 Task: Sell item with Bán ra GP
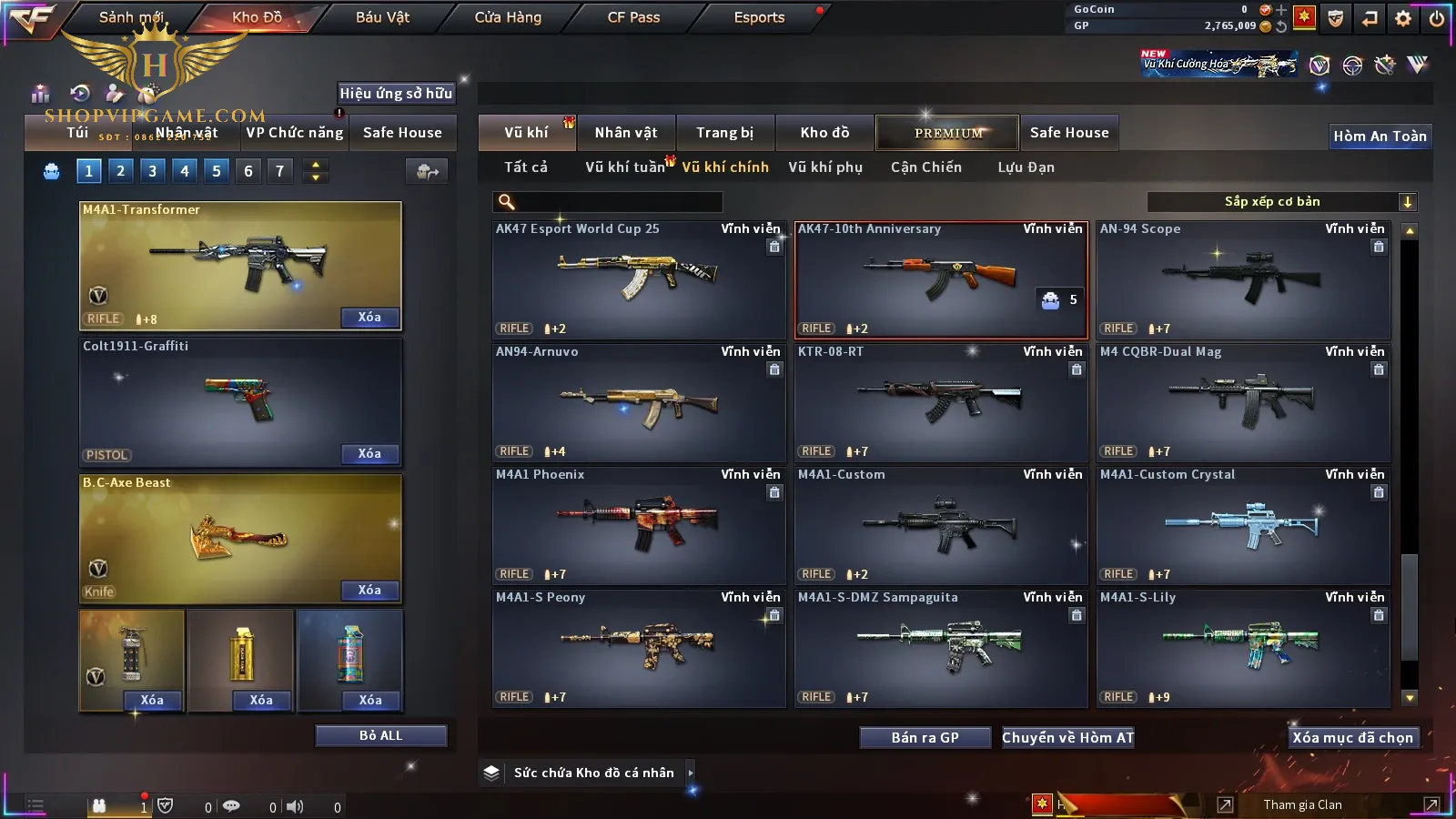tap(925, 738)
